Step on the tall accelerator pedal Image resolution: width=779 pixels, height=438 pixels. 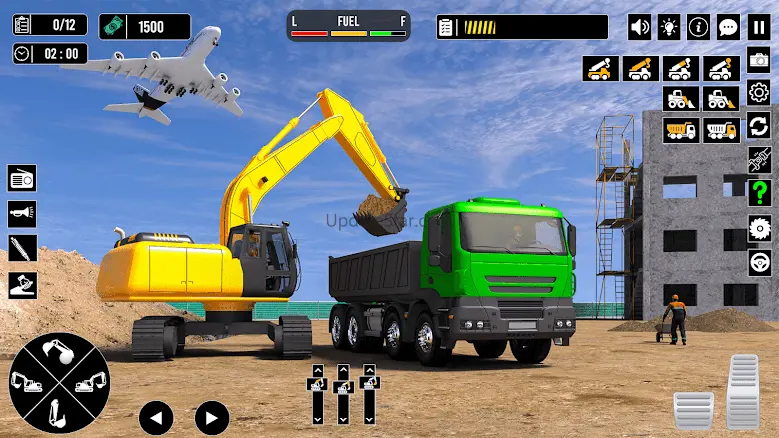point(743,391)
